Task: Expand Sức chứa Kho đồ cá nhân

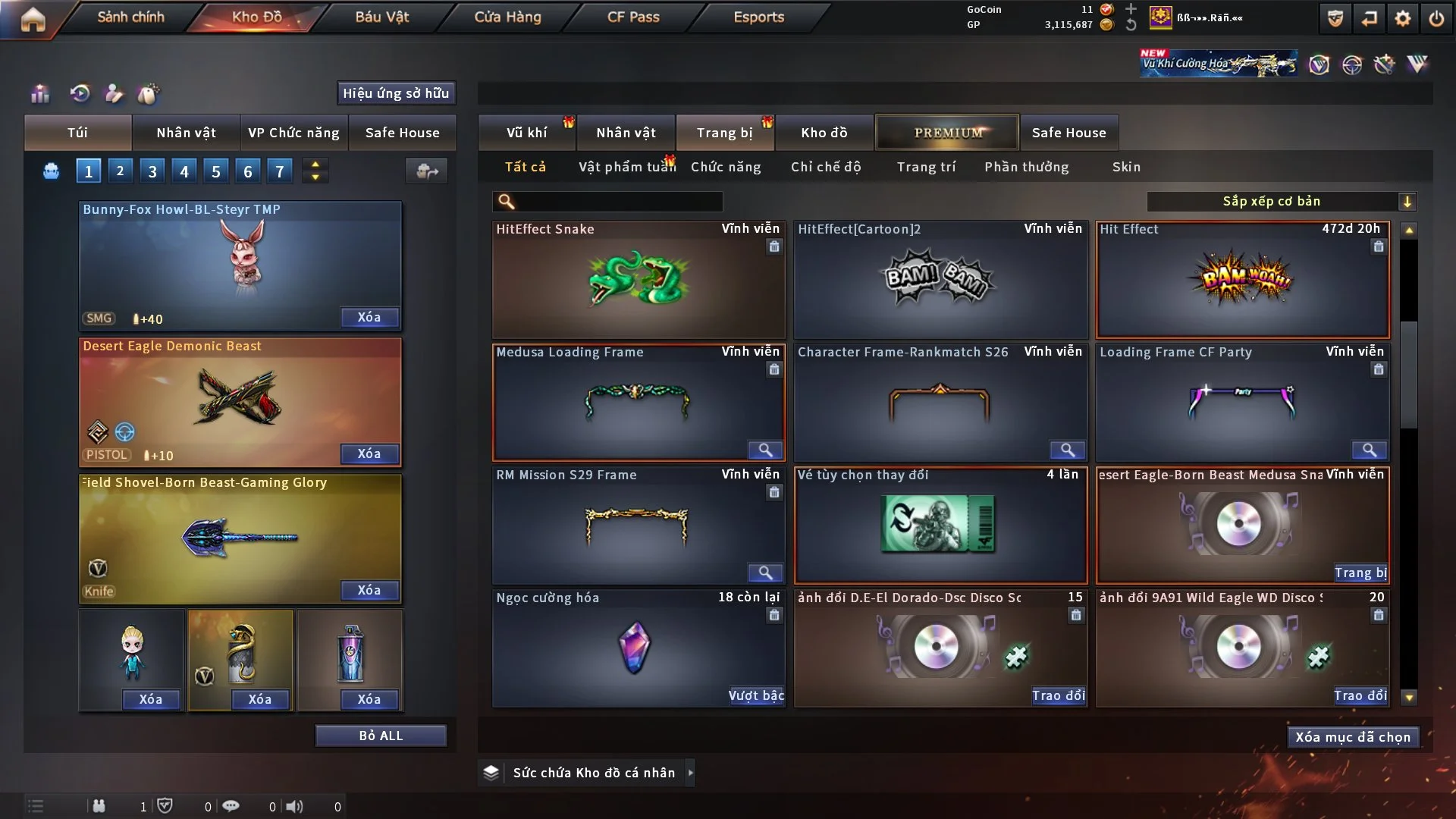Action: coord(690,773)
